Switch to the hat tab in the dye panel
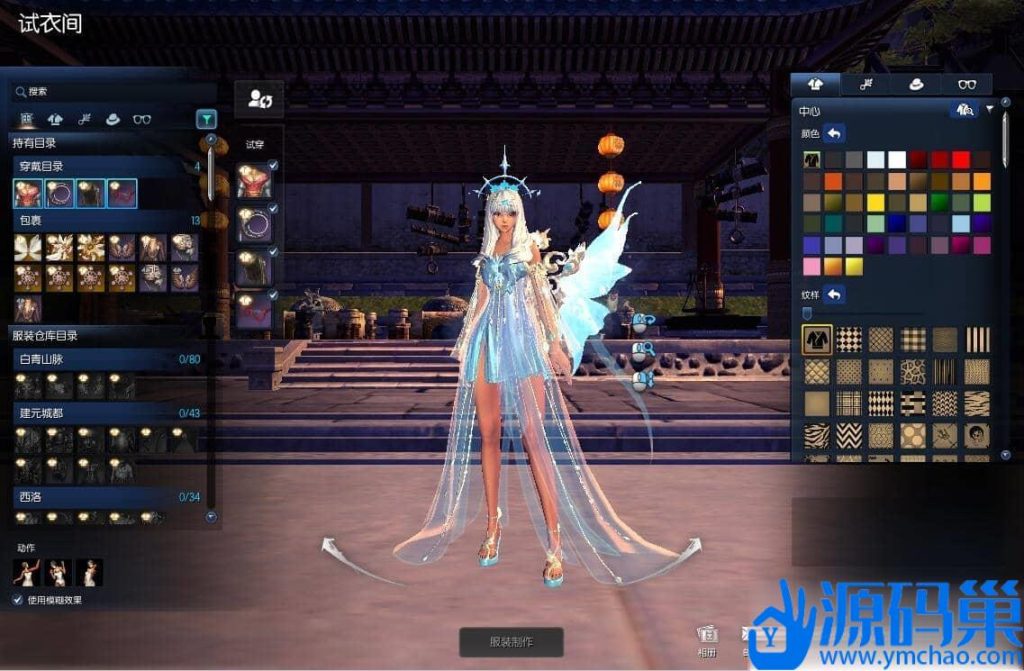Image resolution: width=1024 pixels, height=671 pixels. pyautogui.click(x=915, y=85)
